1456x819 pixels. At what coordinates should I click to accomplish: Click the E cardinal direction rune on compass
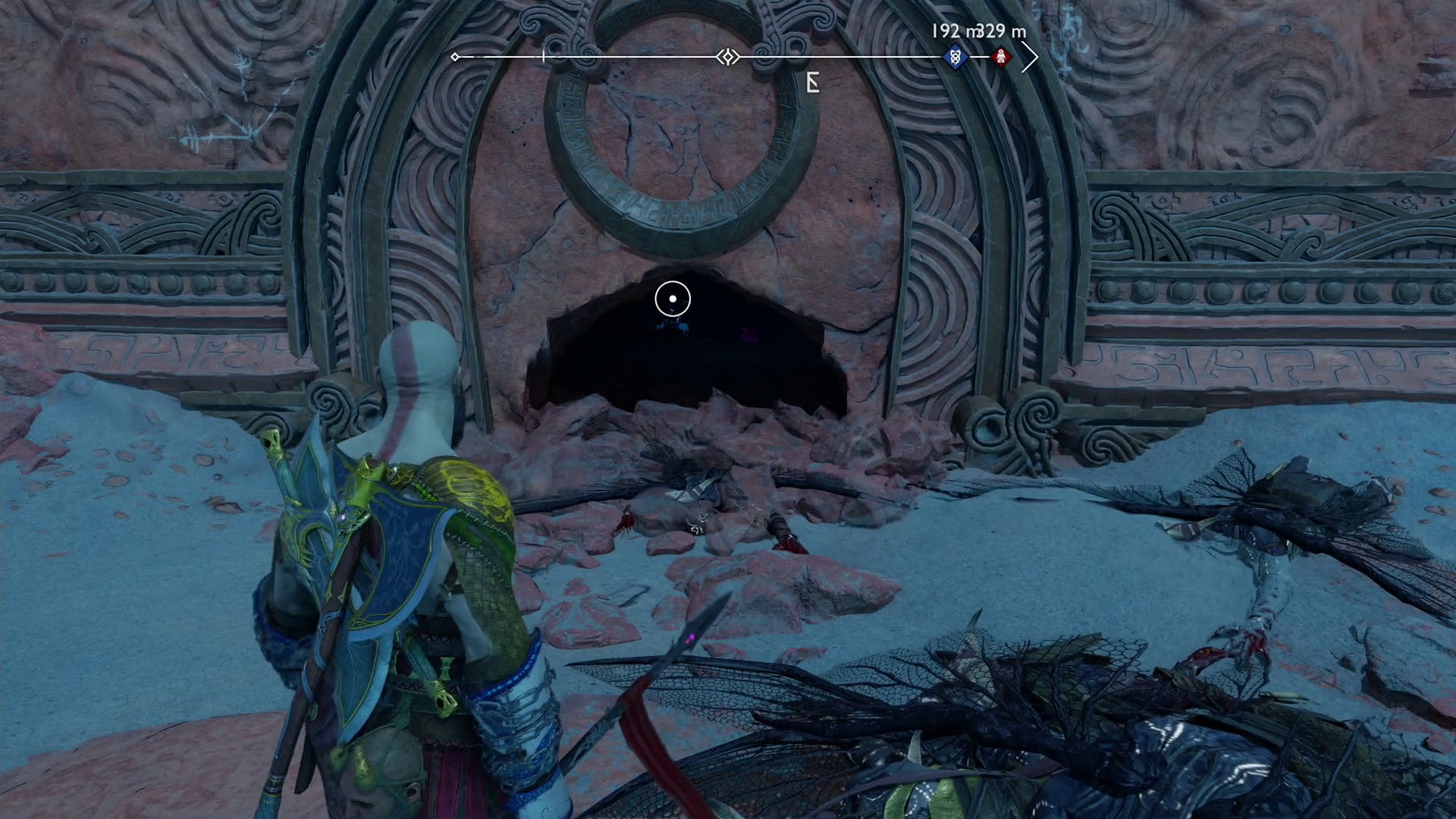point(811,82)
